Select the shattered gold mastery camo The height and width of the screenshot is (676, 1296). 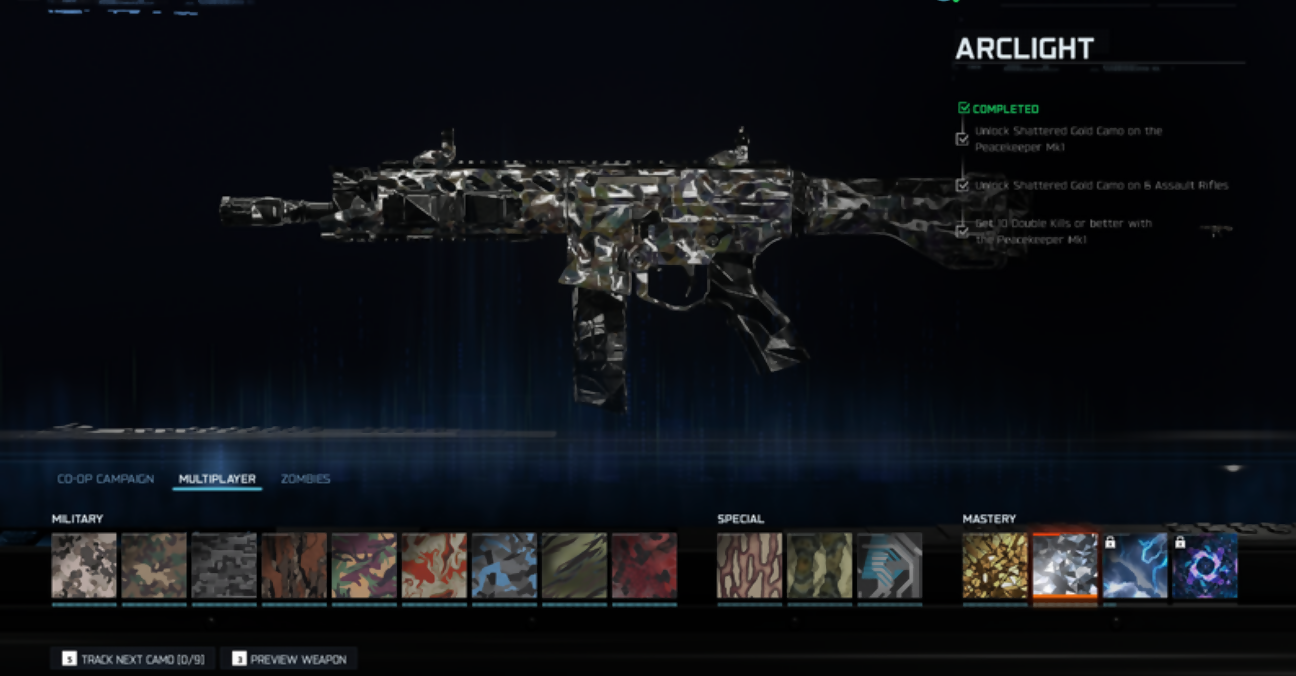(x=995, y=566)
